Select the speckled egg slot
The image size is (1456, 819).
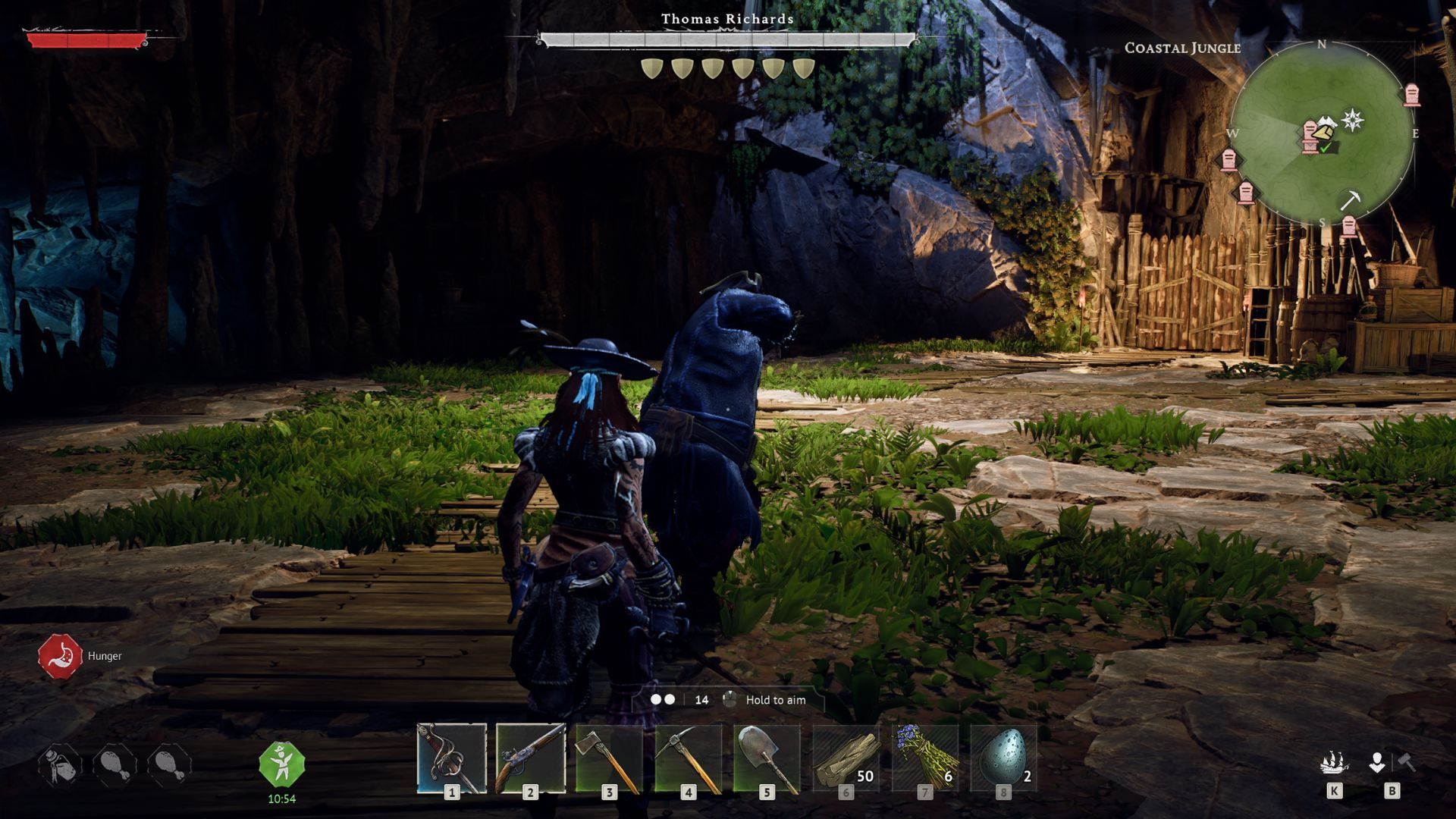click(1004, 758)
